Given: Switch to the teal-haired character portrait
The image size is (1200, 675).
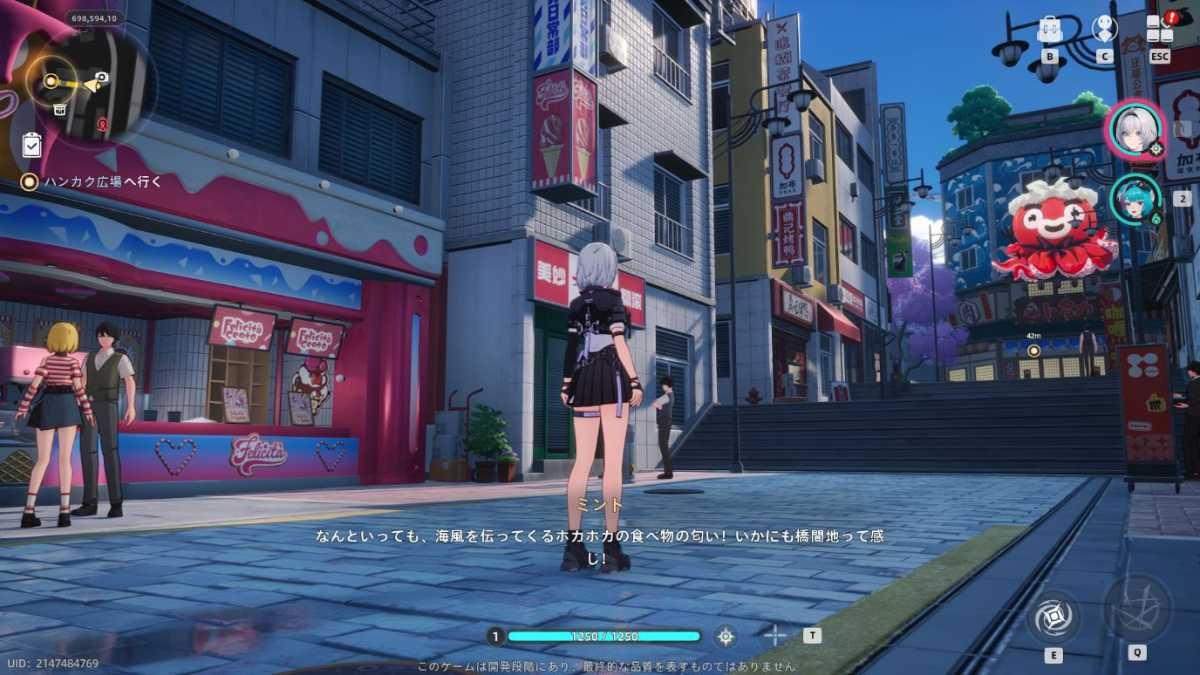Looking at the screenshot, I should click(x=1135, y=198).
